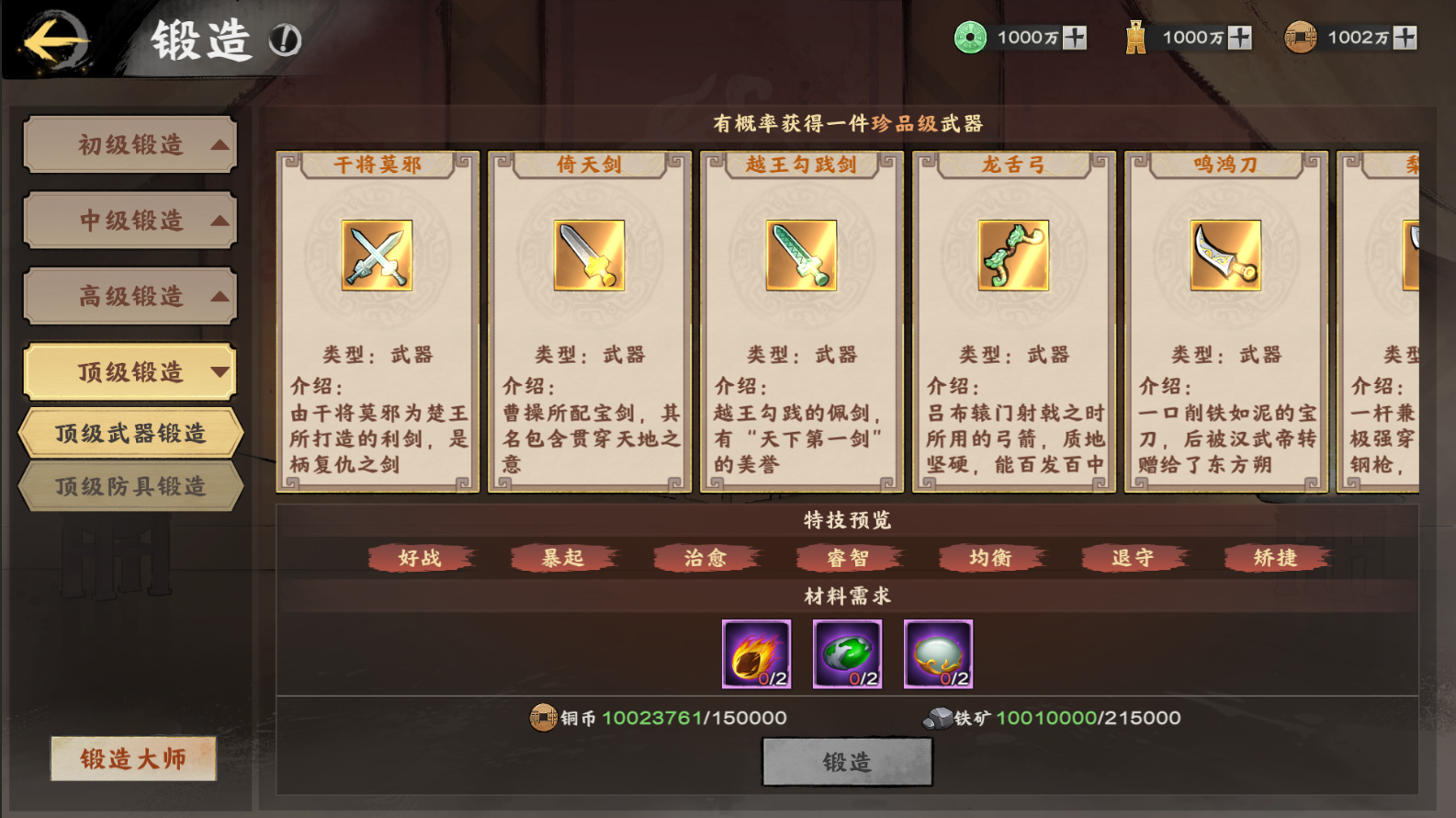Image resolution: width=1456 pixels, height=818 pixels.
Task: Click the grey 锻造 forge button
Action: 847,762
